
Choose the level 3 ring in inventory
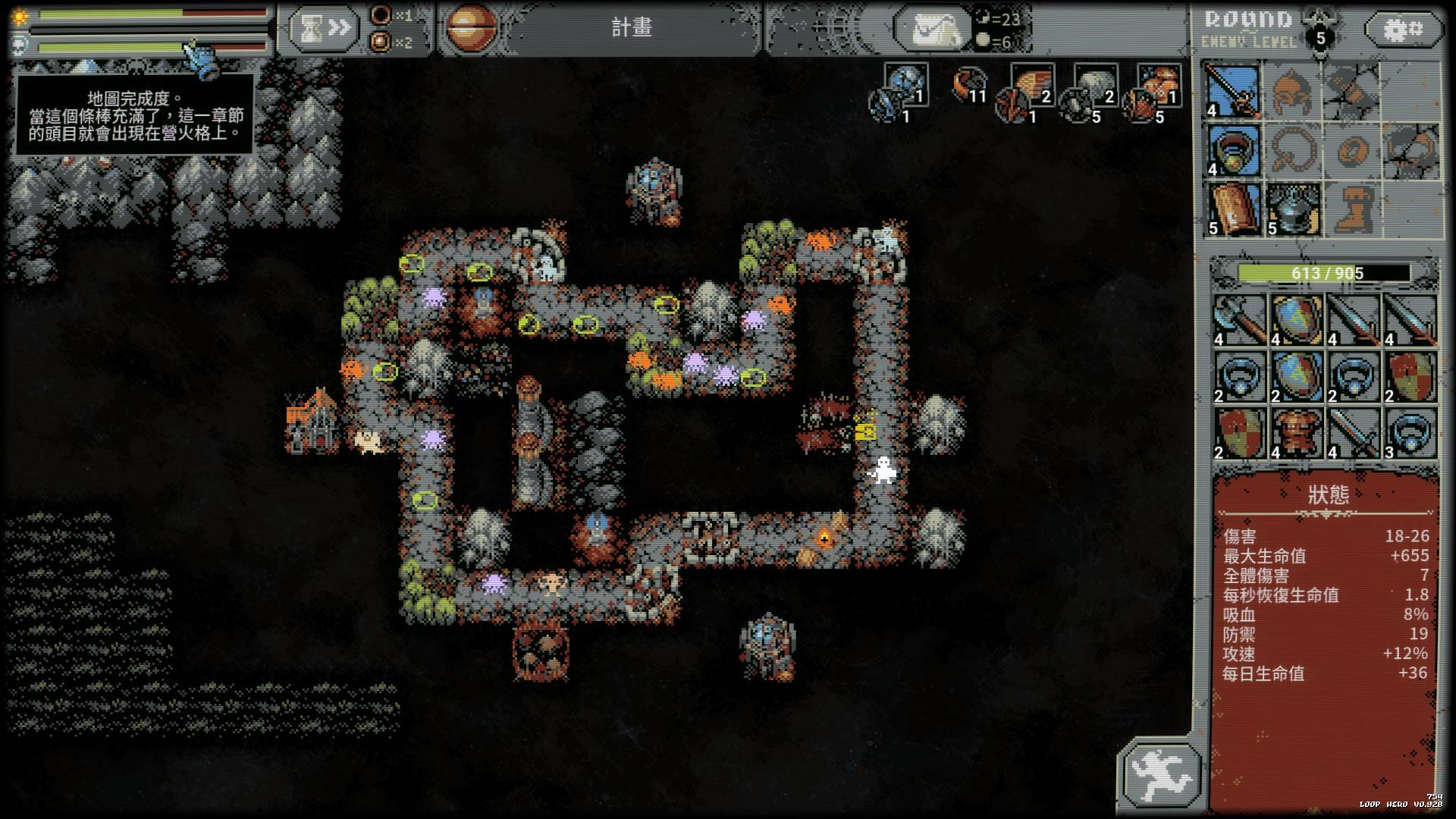(x=1410, y=434)
